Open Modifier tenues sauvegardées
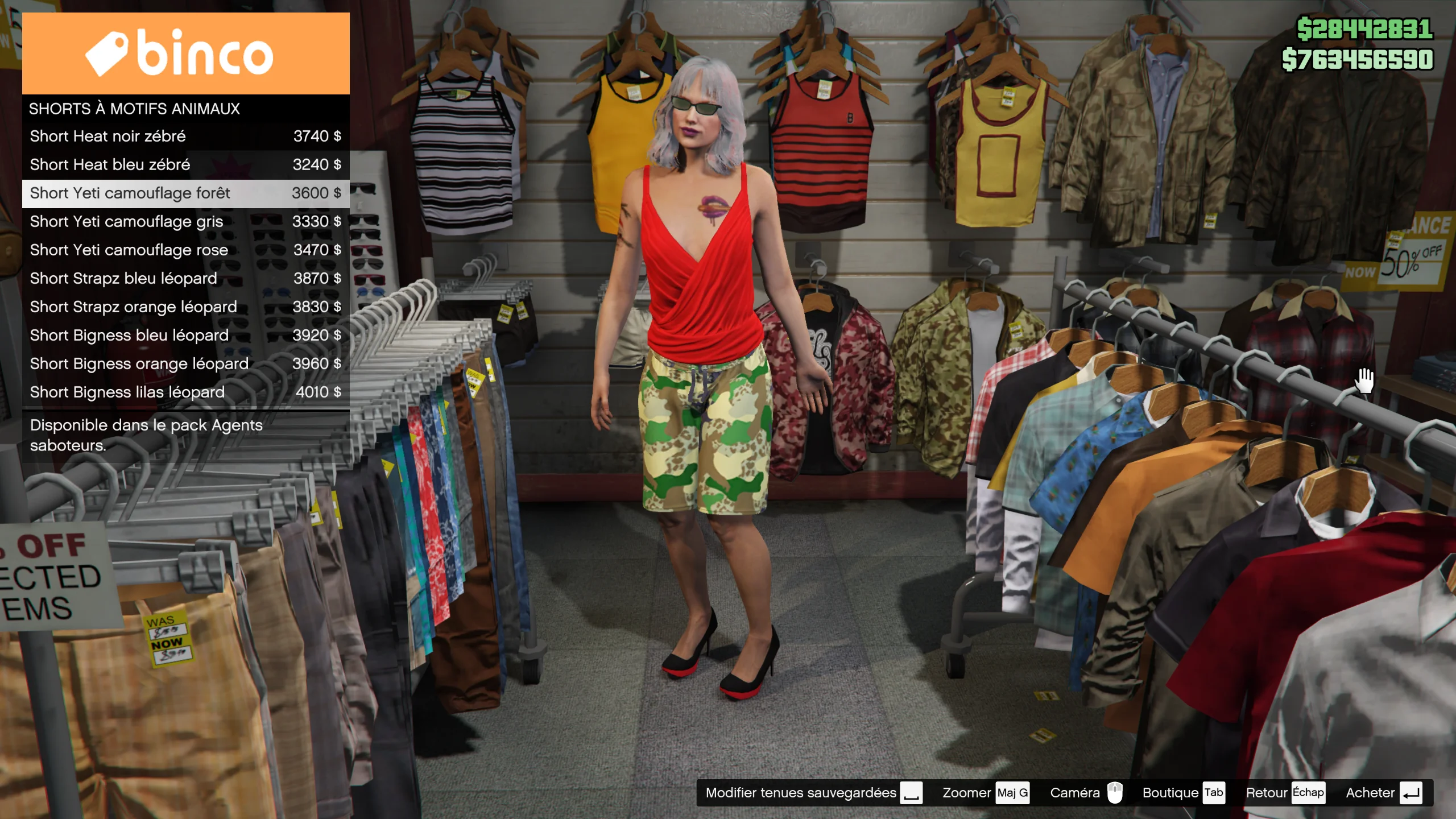 (813, 793)
